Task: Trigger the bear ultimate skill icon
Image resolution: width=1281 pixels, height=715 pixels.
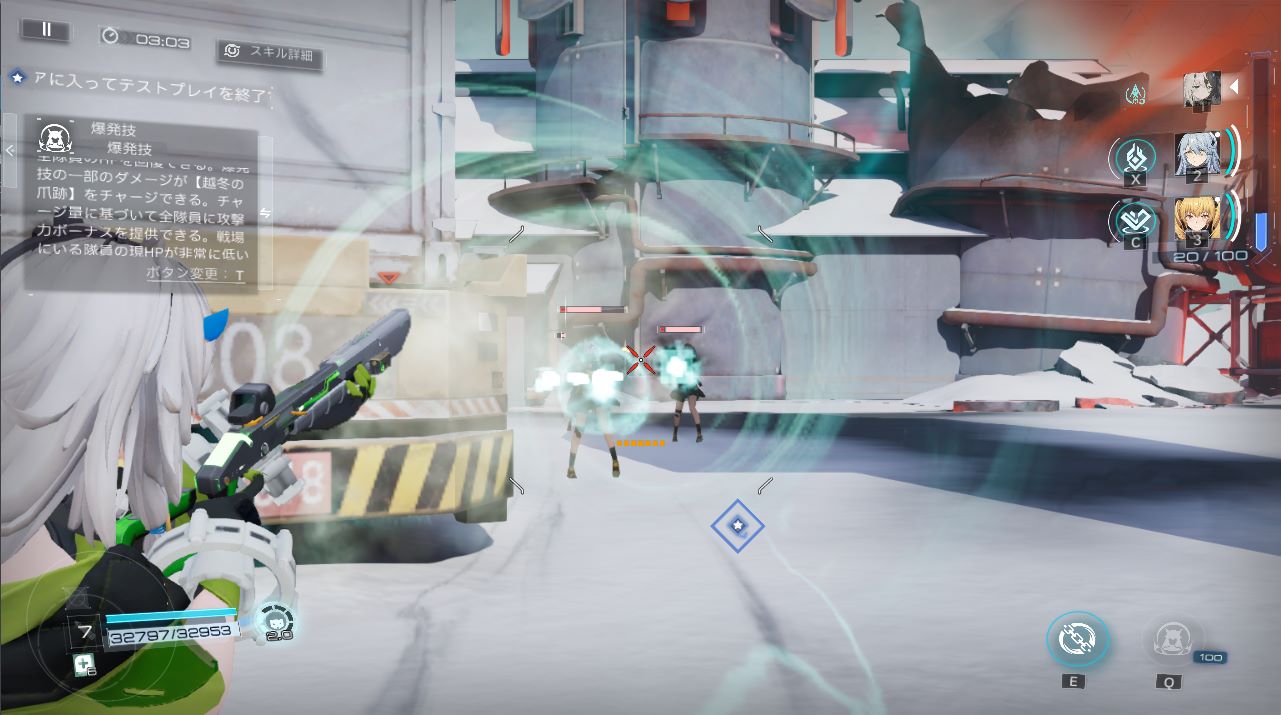Action: pyautogui.click(x=1167, y=640)
